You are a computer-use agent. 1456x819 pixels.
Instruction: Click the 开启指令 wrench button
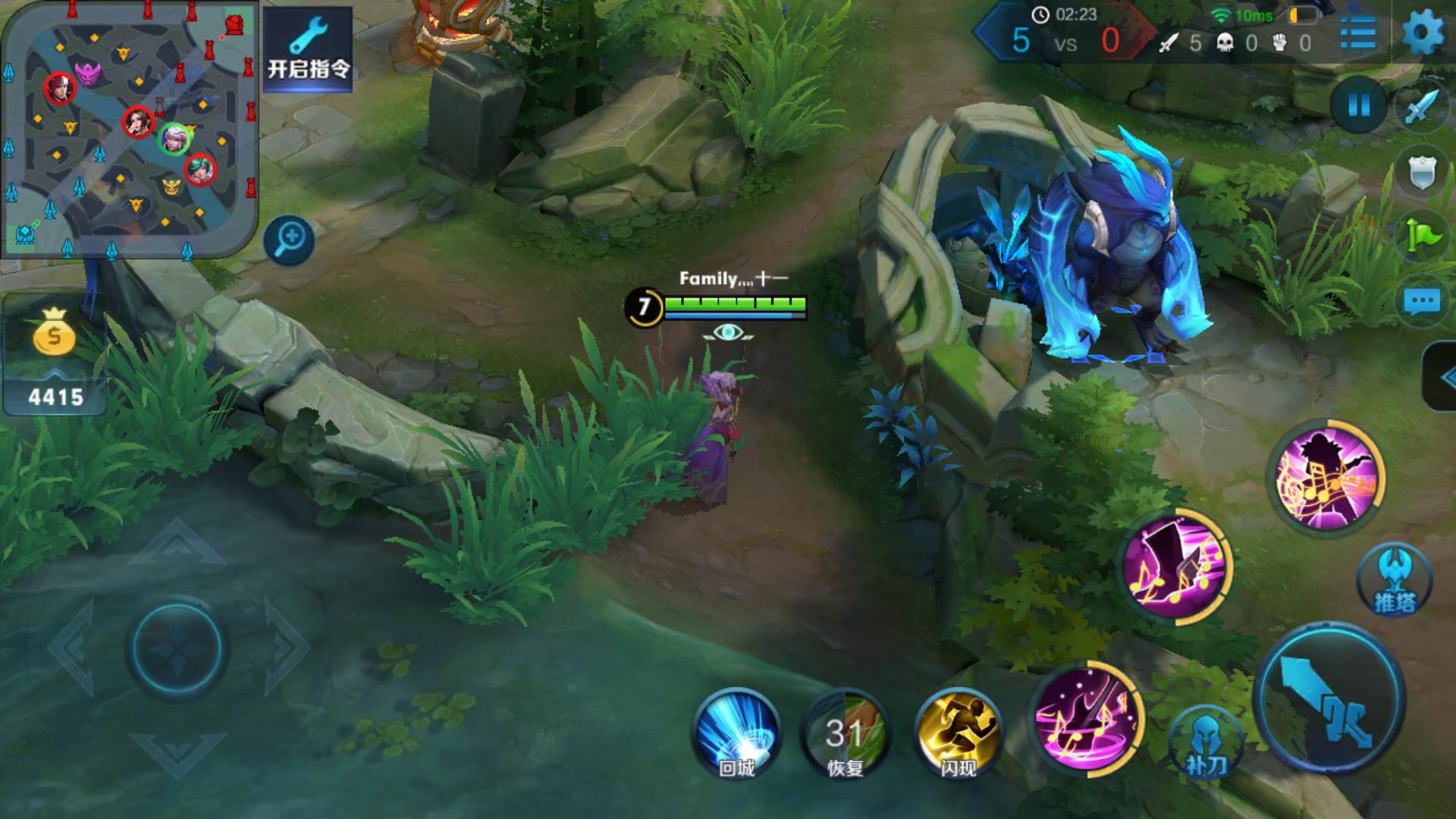click(x=308, y=49)
